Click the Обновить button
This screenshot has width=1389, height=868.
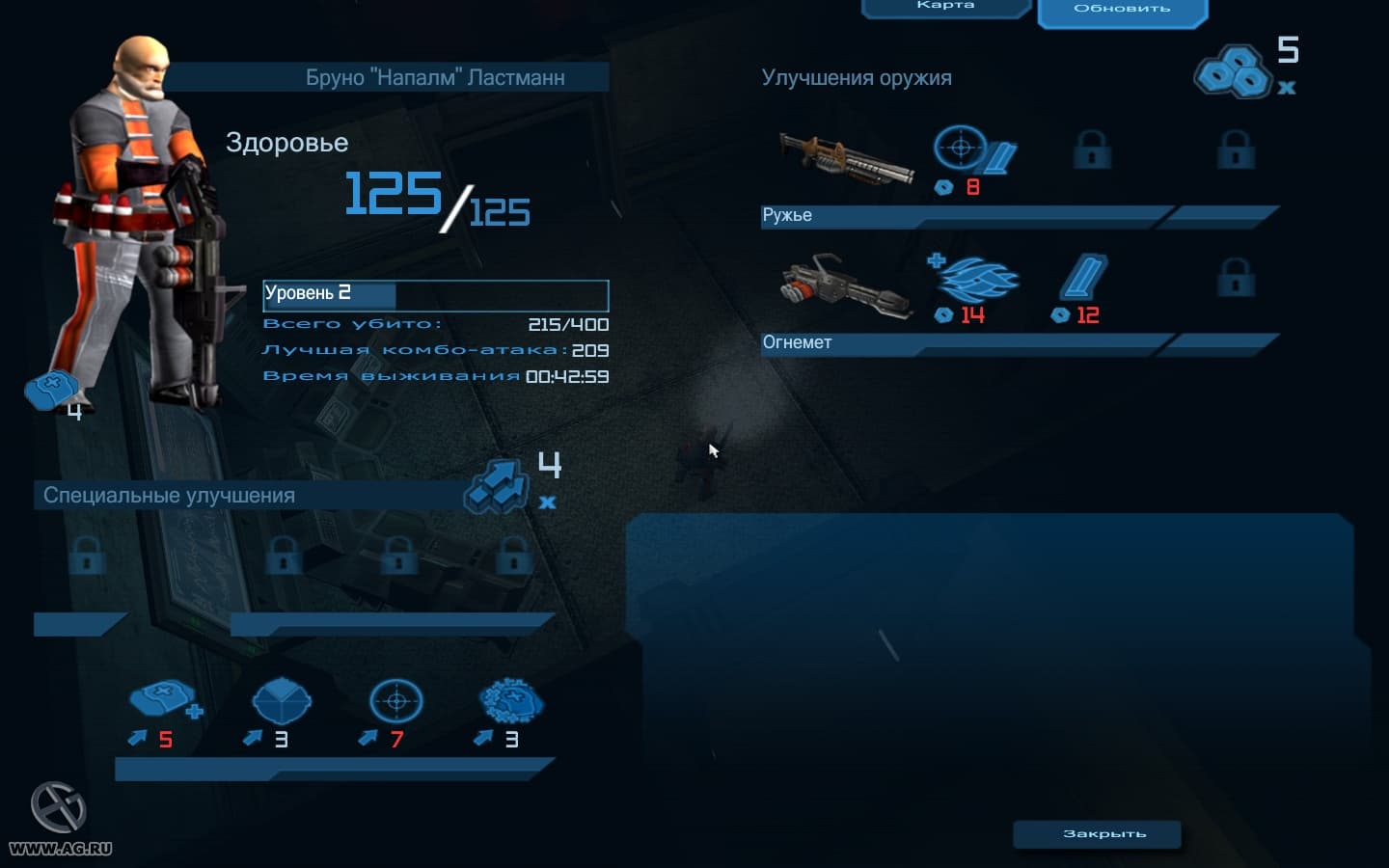pyautogui.click(x=1122, y=10)
